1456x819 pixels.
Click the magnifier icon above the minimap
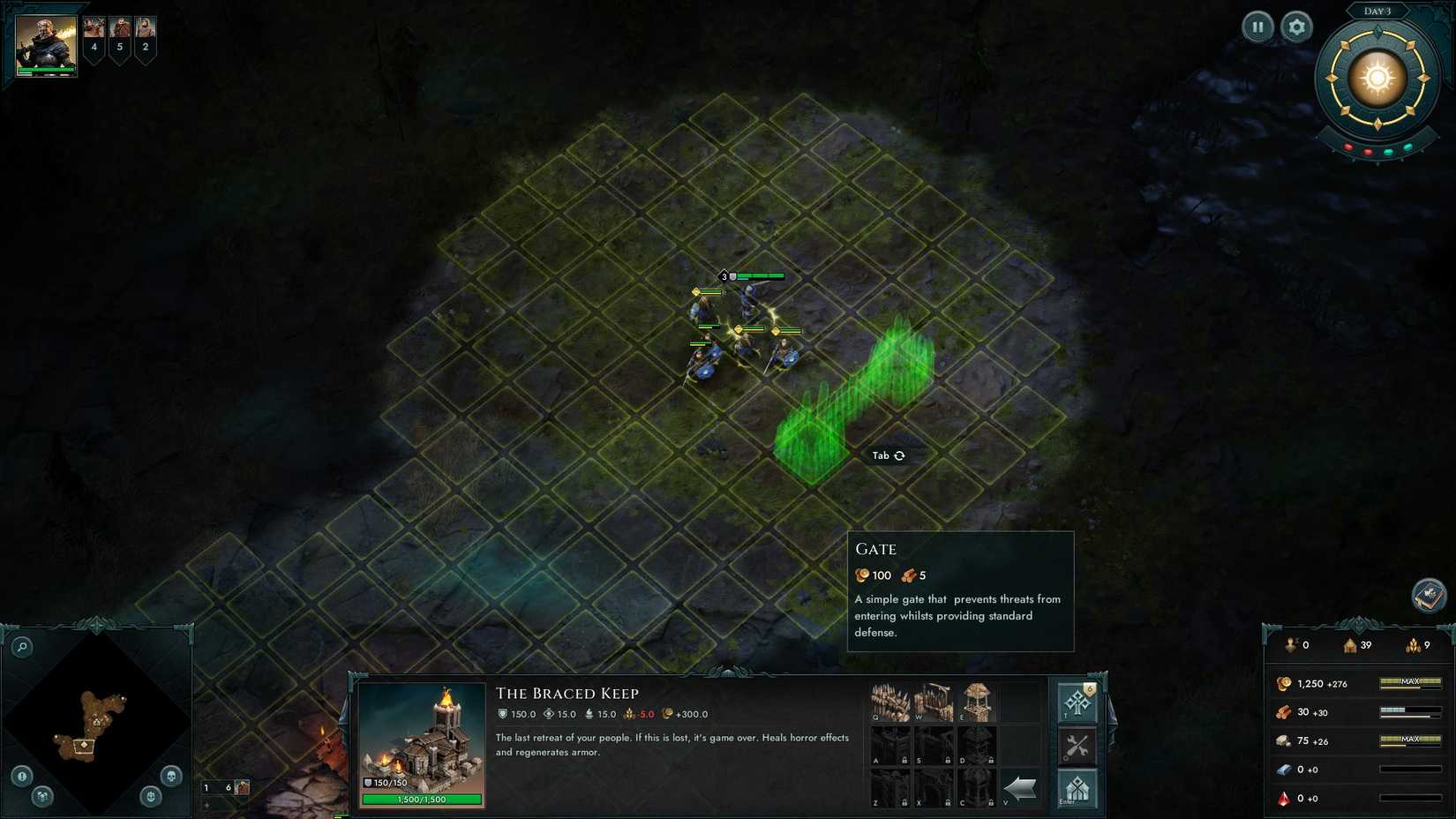pos(21,646)
